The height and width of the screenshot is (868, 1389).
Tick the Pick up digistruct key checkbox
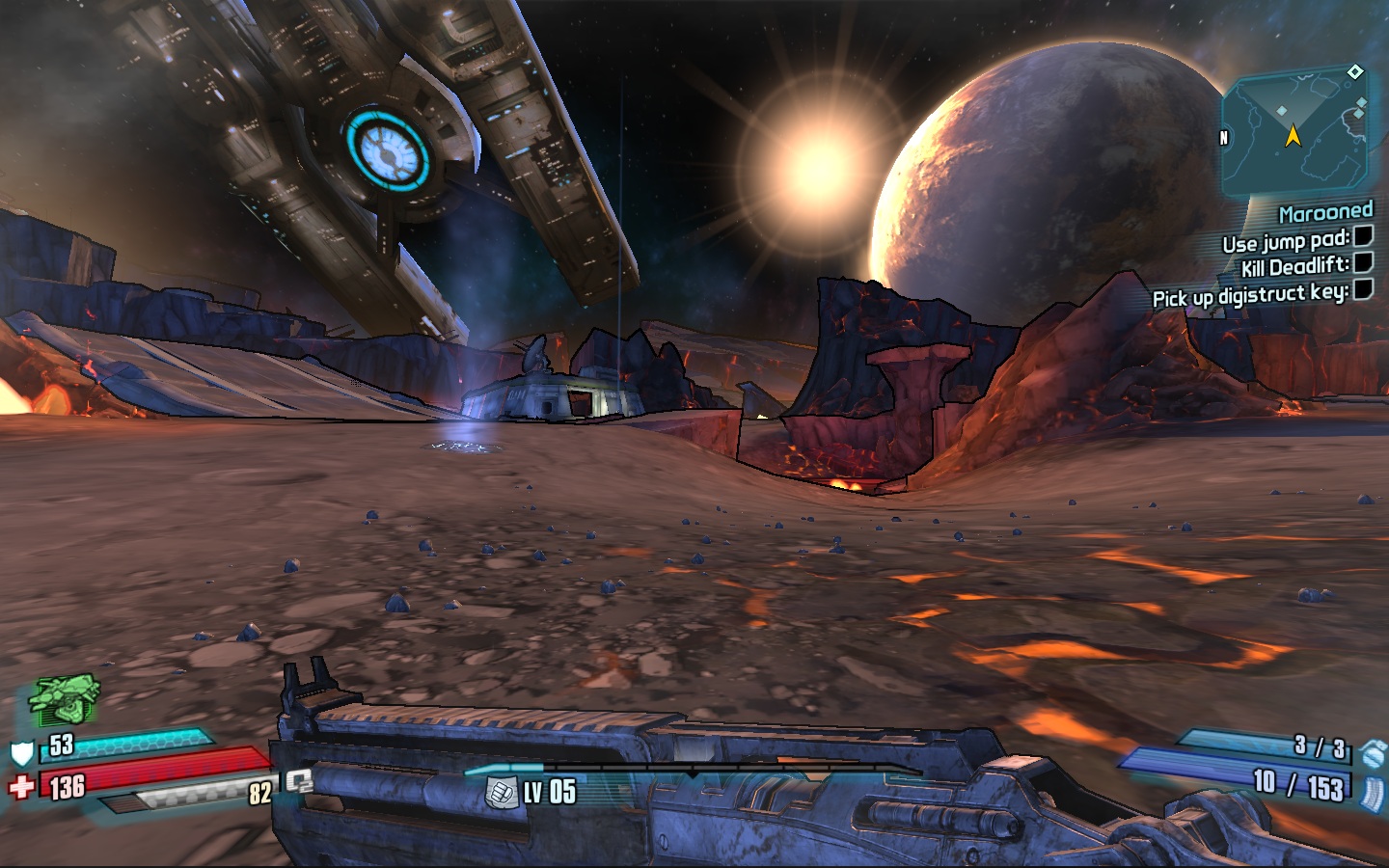click(1363, 289)
